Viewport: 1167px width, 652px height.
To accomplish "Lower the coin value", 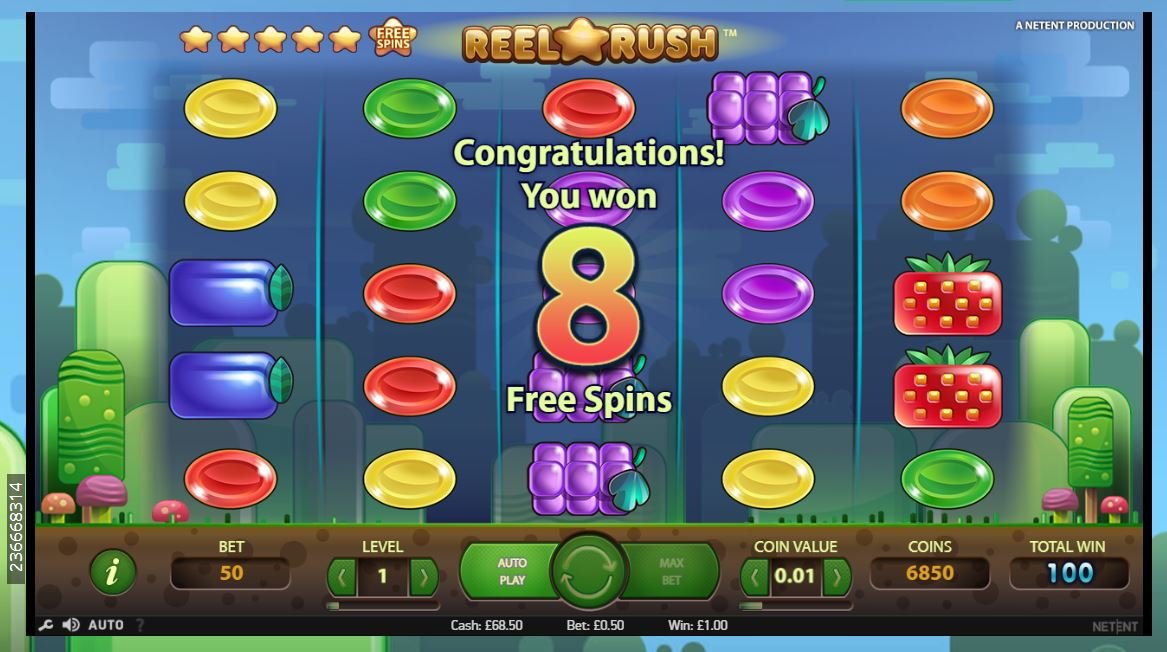I will [755, 577].
